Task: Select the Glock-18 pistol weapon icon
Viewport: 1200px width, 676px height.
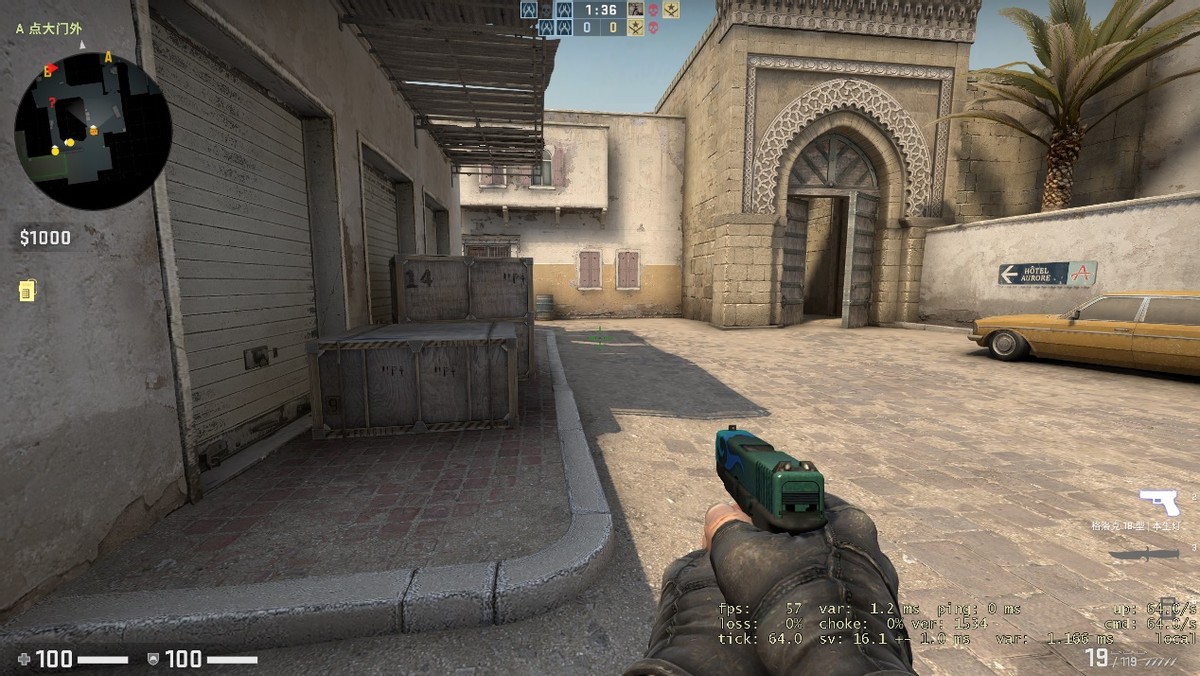Action: 1158,501
